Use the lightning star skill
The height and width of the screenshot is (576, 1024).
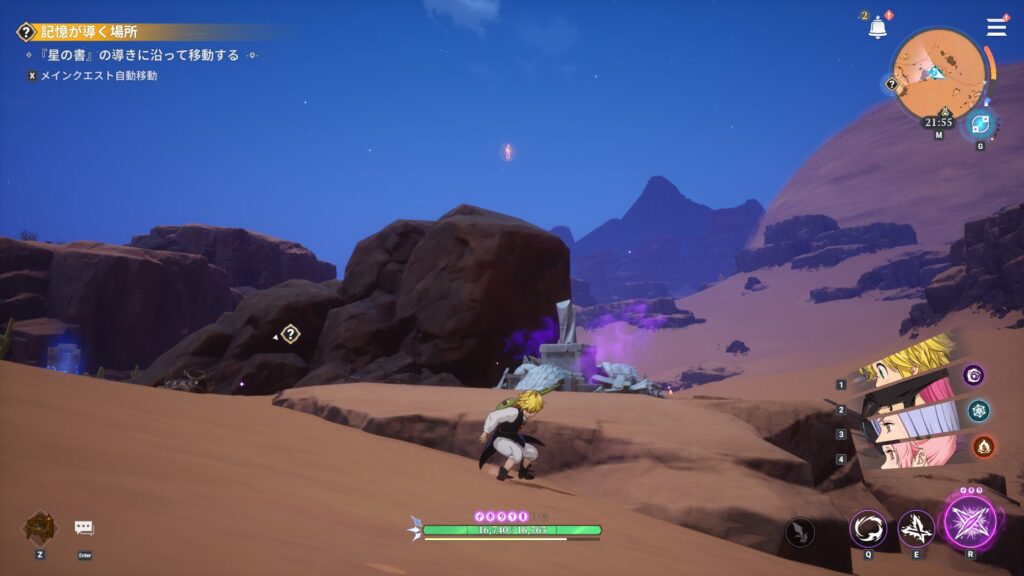[915, 528]
